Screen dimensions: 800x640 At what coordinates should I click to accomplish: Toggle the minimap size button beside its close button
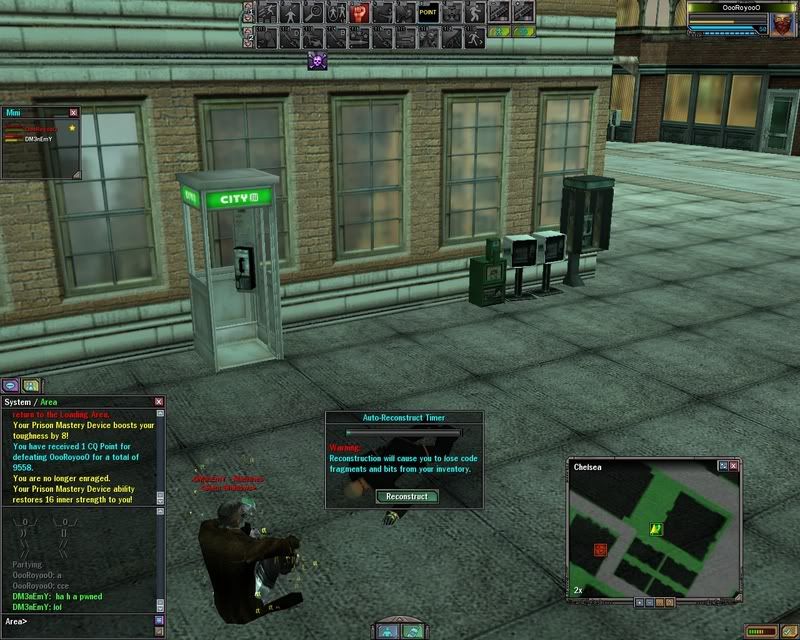(x=723, y=466)
